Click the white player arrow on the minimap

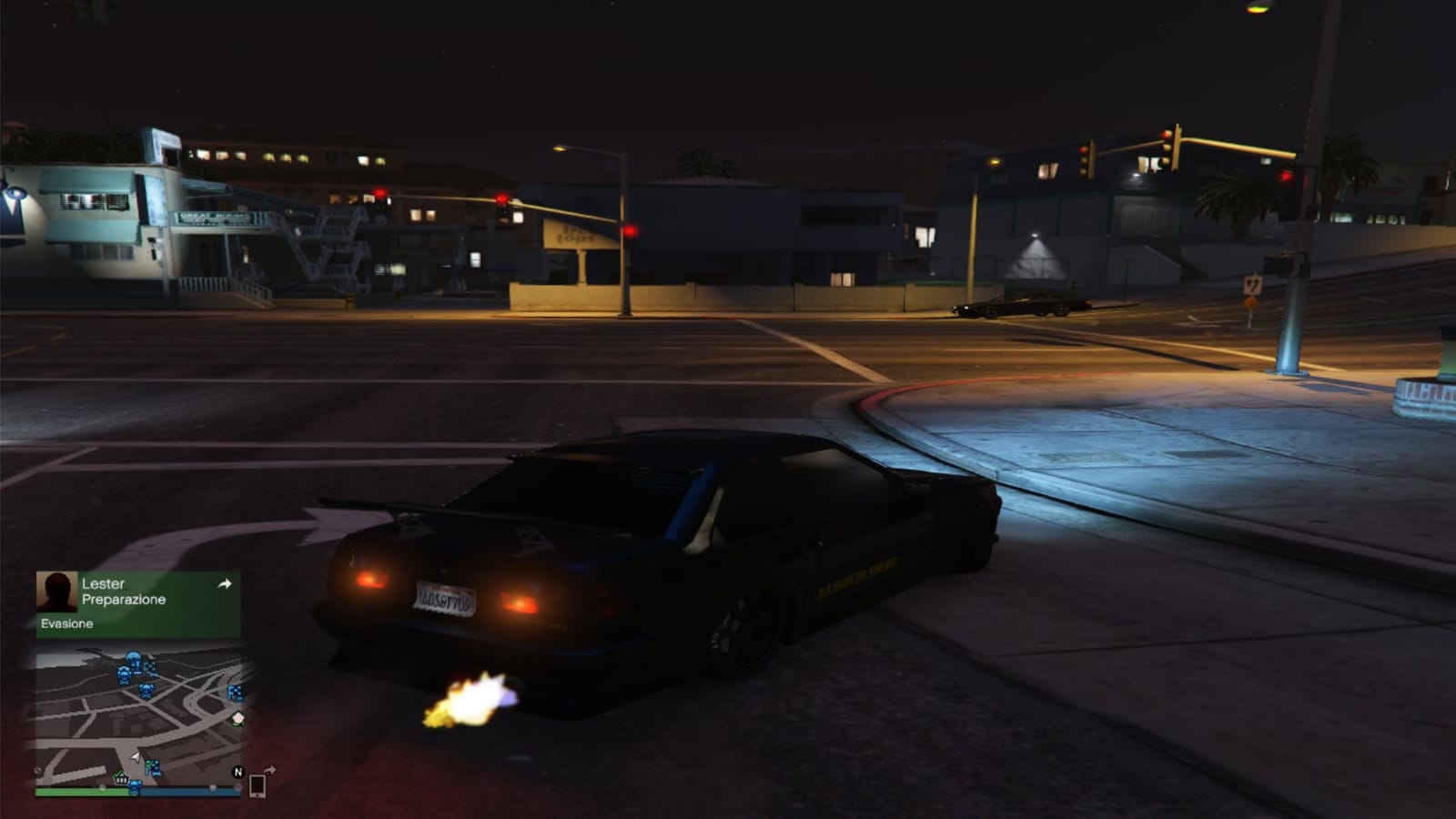click(x=136, y=758)
